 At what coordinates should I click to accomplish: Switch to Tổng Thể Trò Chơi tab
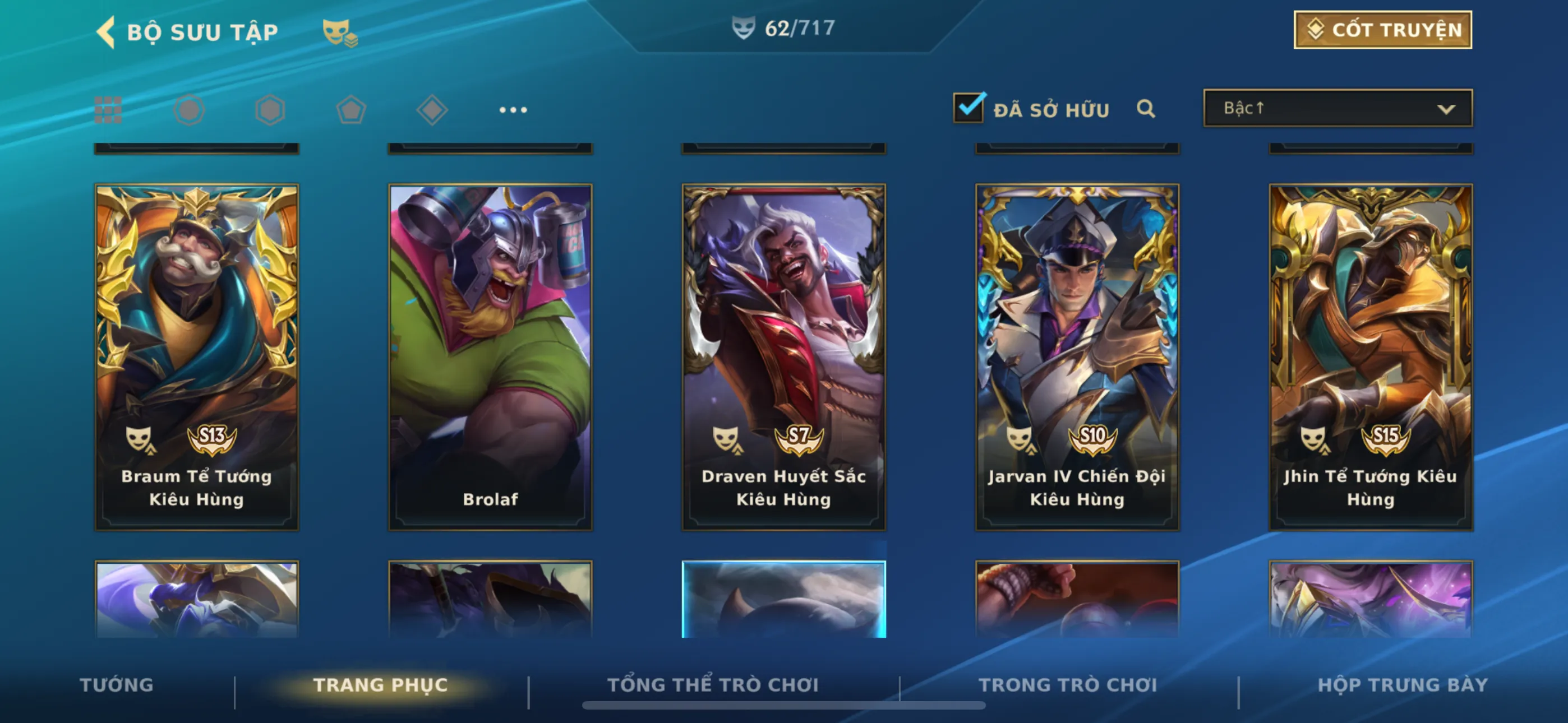tap(713, 685)
